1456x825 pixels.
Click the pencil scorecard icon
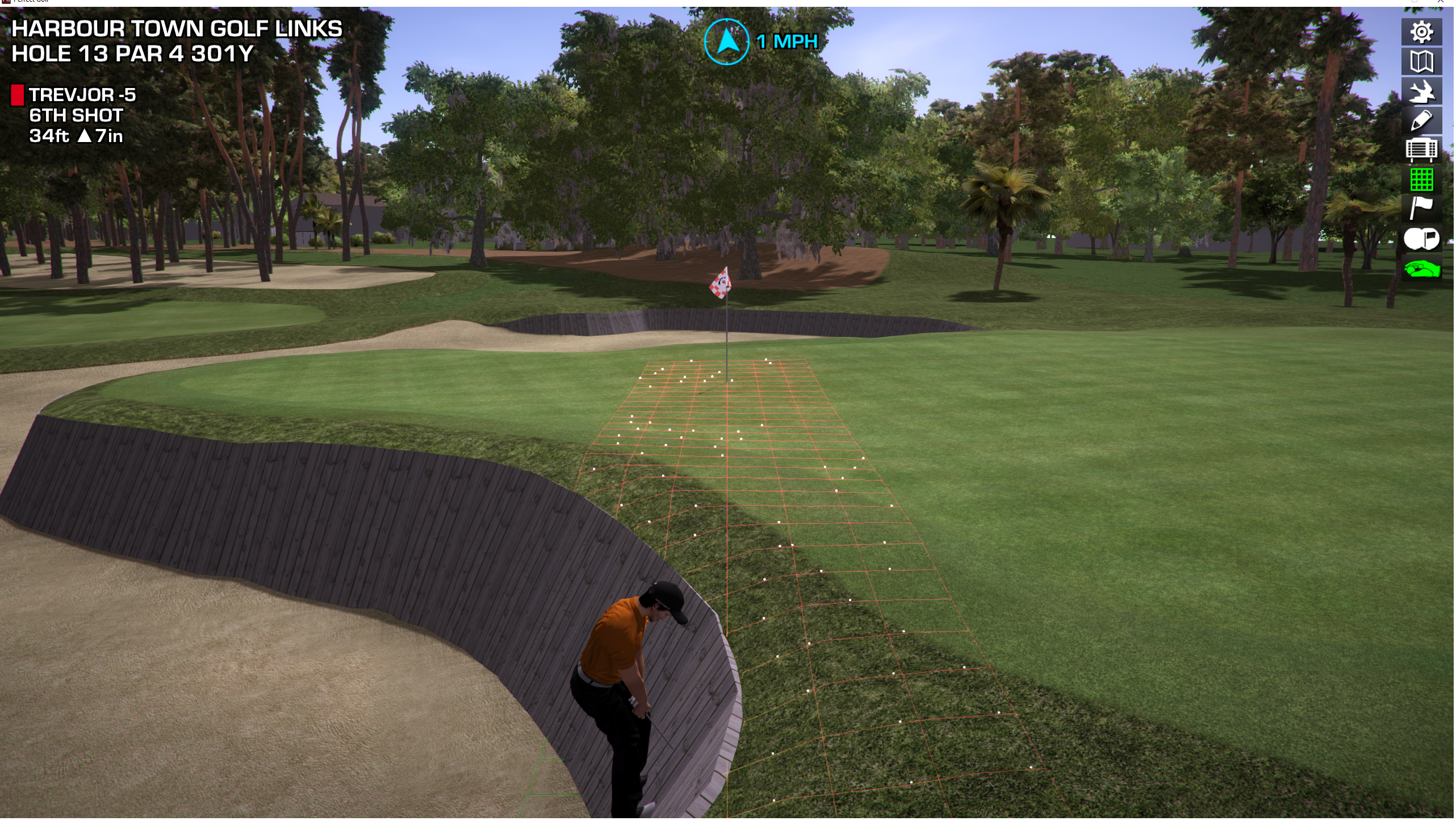[x=1423, y=121]
